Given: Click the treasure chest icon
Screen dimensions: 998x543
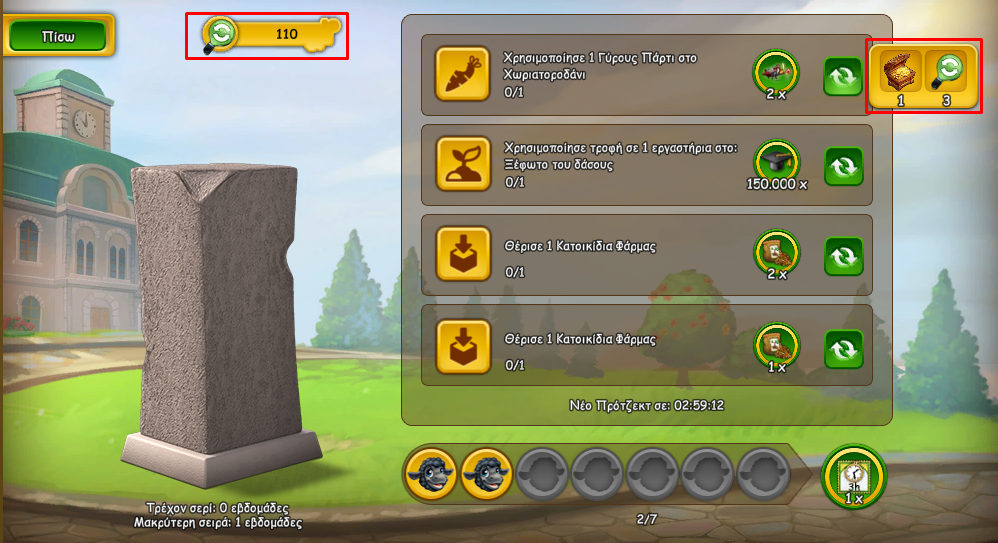Looking at the screenshot, I should click(x=900, y=70).
